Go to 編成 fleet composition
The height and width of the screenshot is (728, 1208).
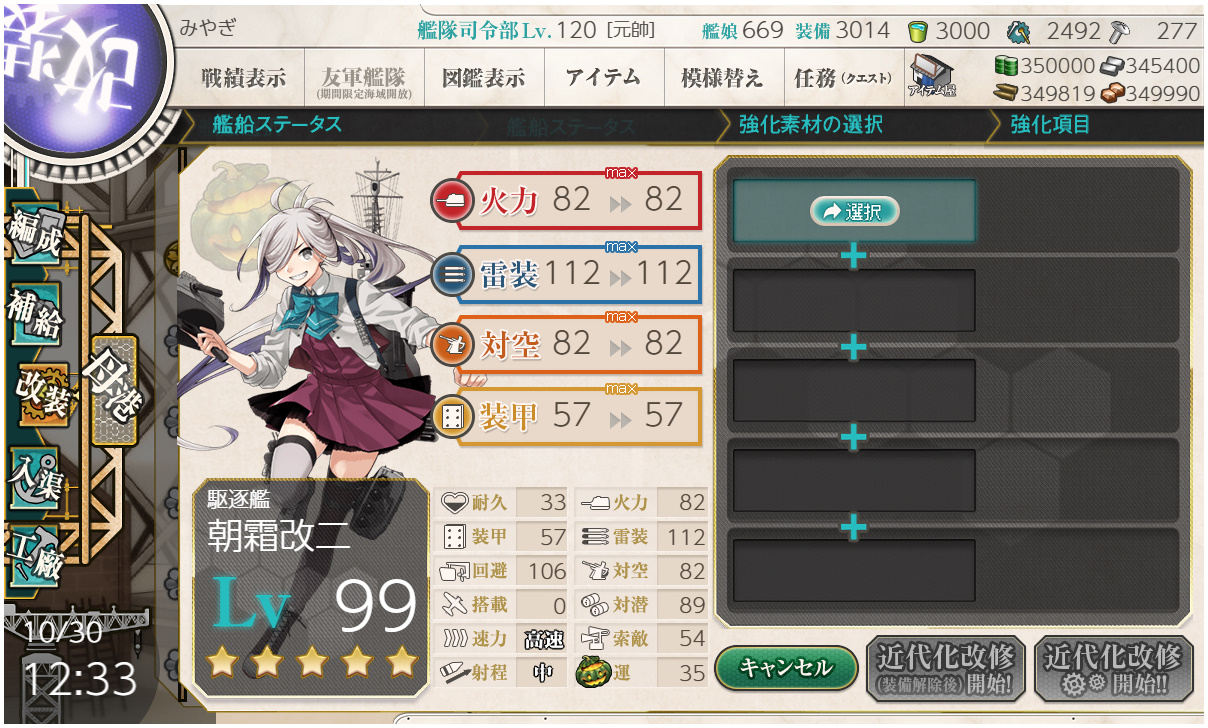pyautogui.click(x=37, y=232)
